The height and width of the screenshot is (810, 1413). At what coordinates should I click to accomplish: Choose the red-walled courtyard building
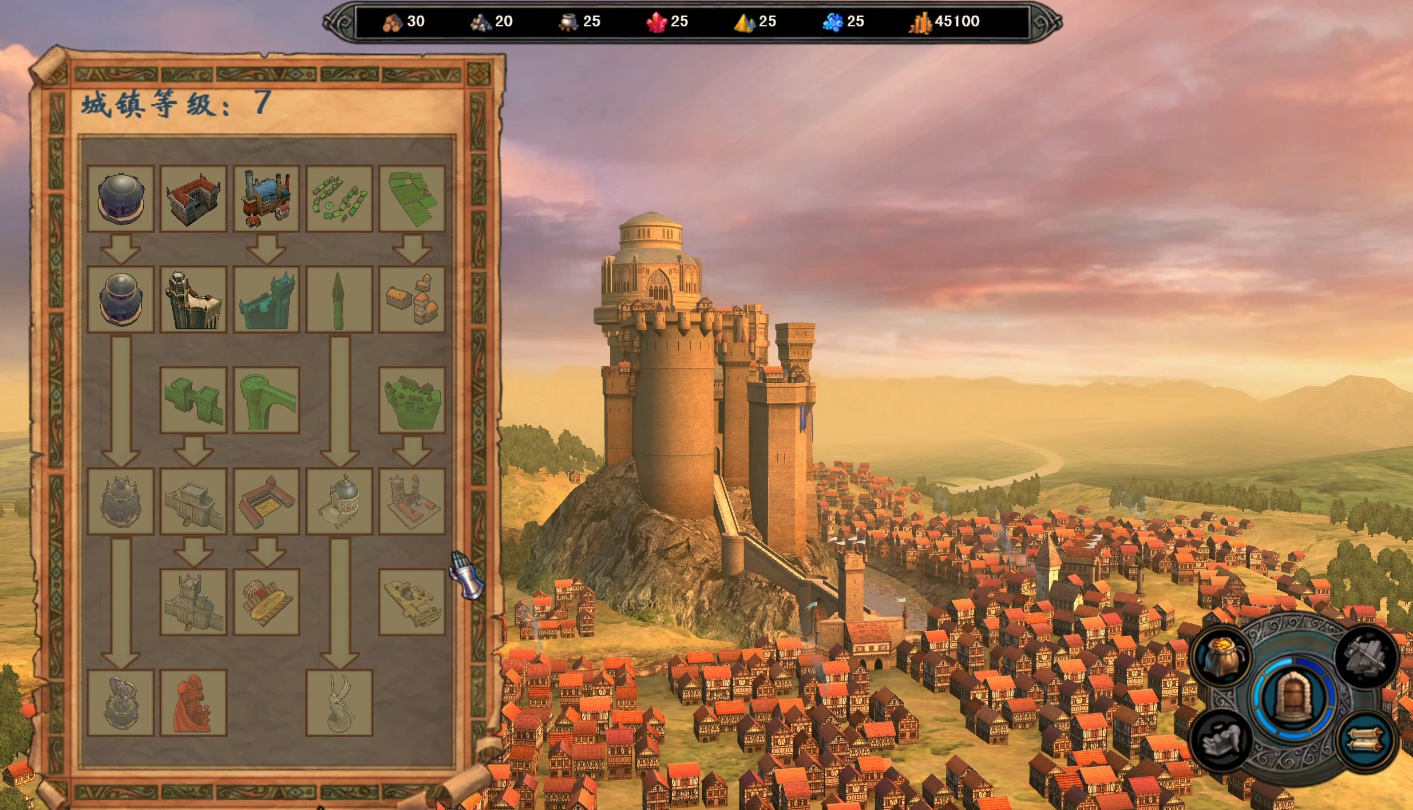pos(267,501)
